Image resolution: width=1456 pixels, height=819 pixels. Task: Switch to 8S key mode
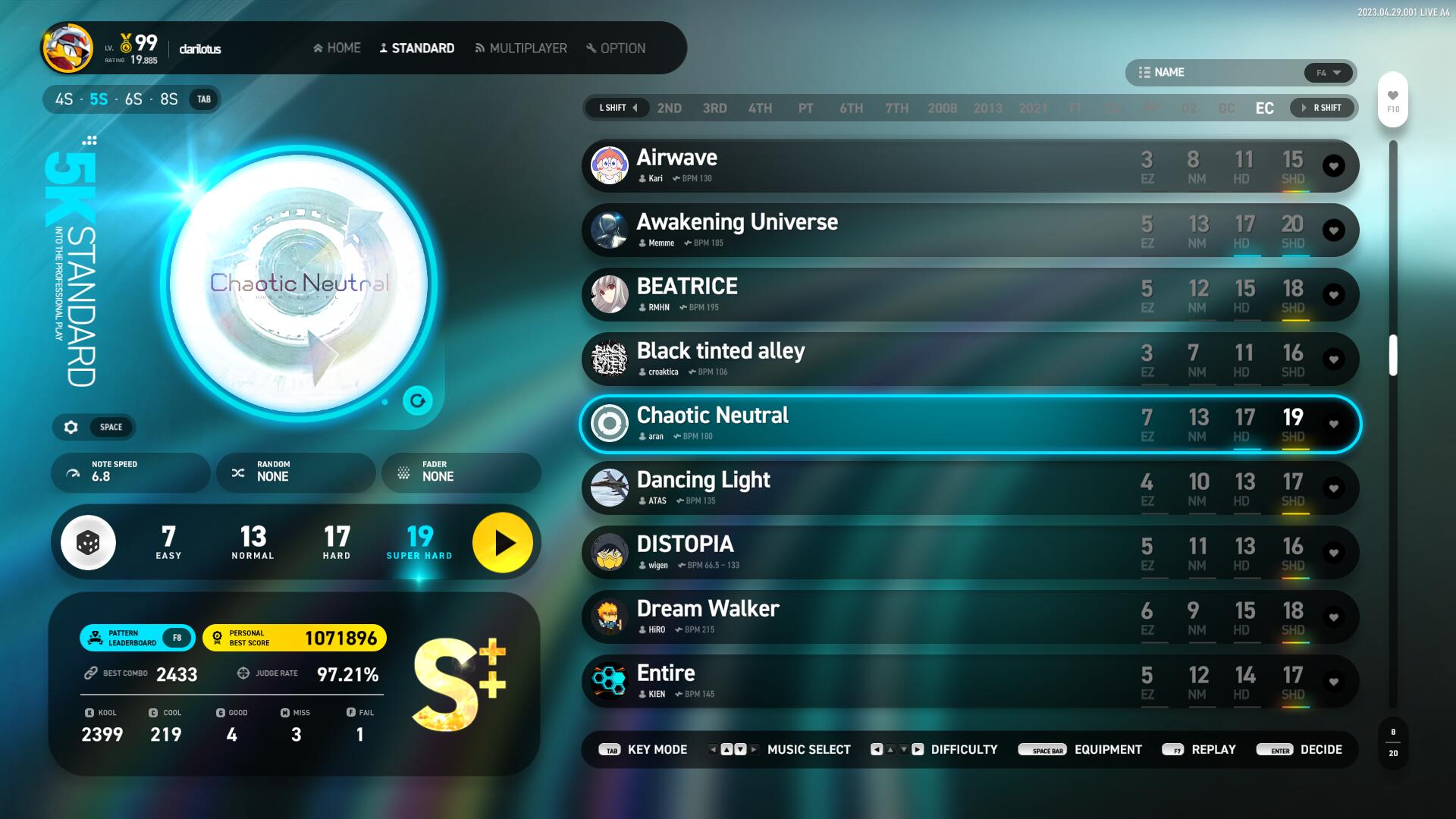[168, 99]
